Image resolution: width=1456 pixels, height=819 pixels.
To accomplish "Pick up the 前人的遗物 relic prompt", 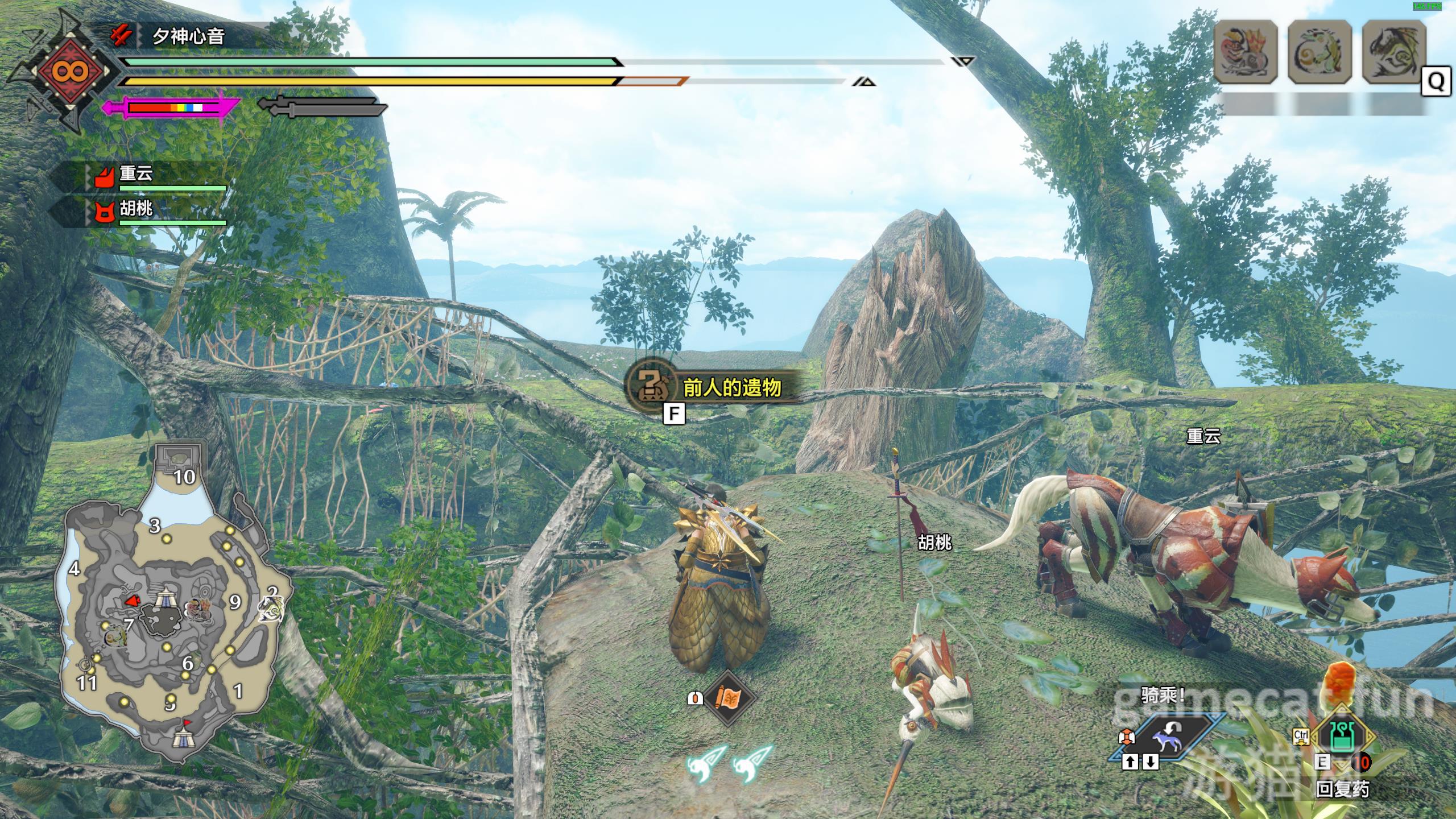I will (715, 388).
